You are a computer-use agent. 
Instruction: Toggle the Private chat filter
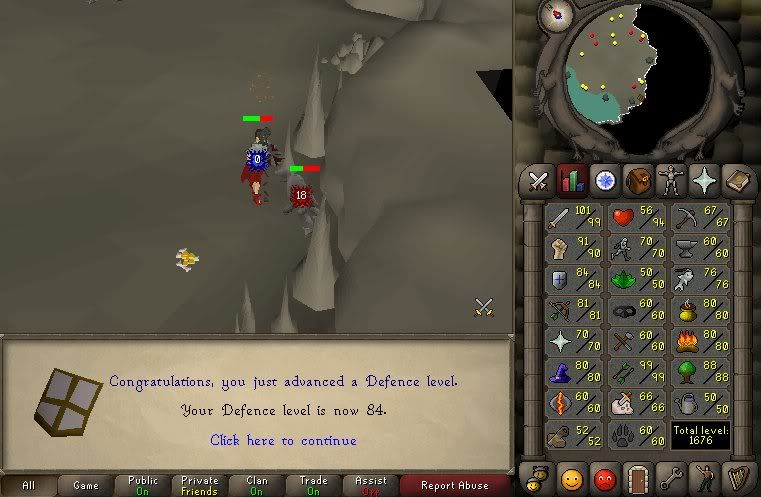(199, 485)
